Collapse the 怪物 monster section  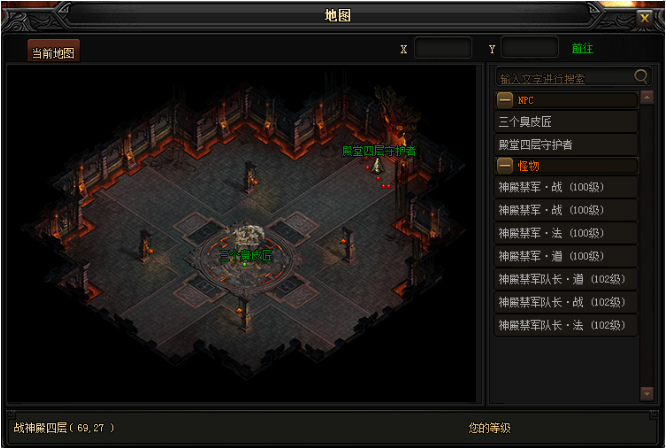tap(506, 165)
